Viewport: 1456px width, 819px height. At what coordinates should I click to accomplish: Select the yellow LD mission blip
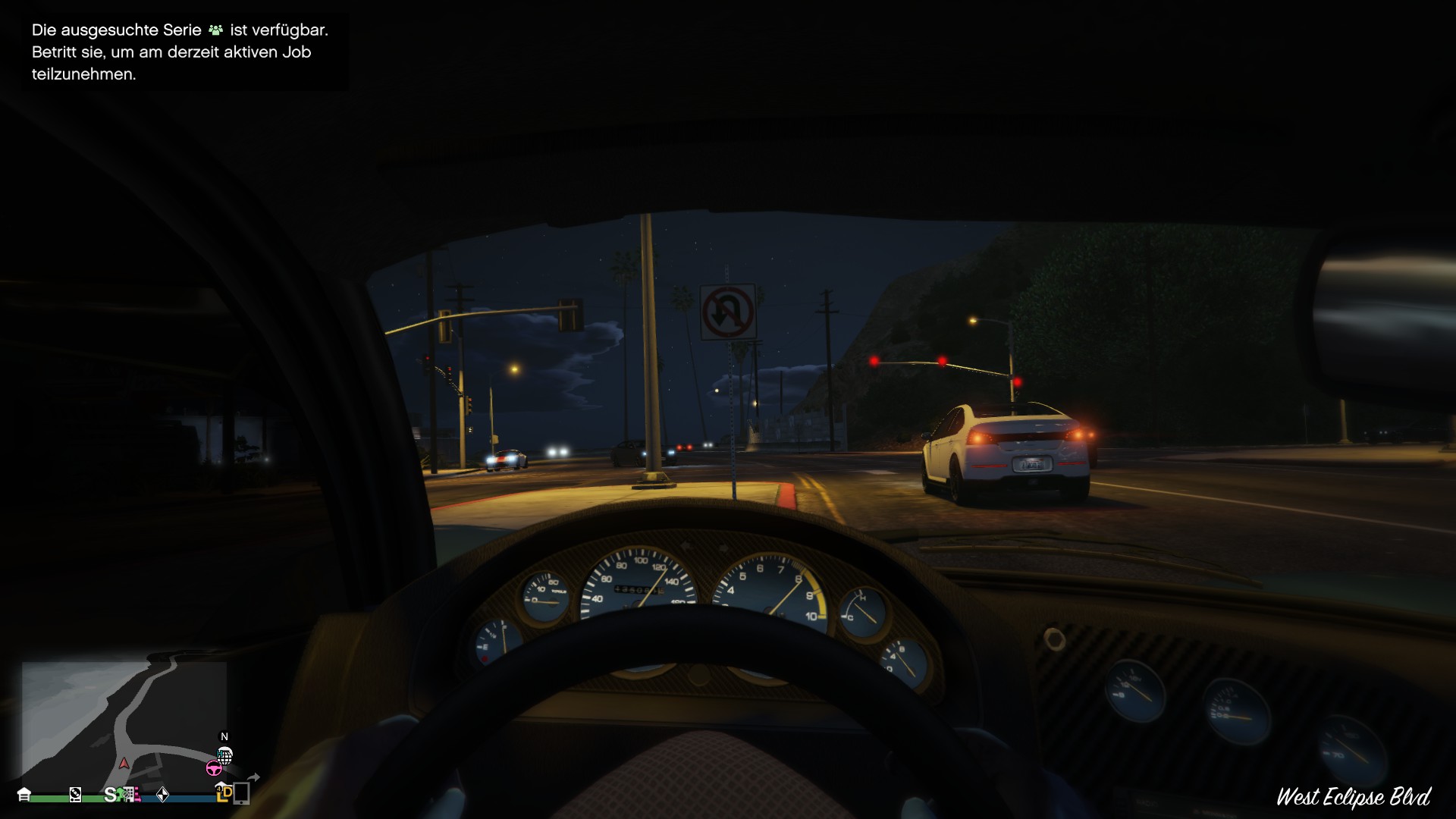click(224, 793)
